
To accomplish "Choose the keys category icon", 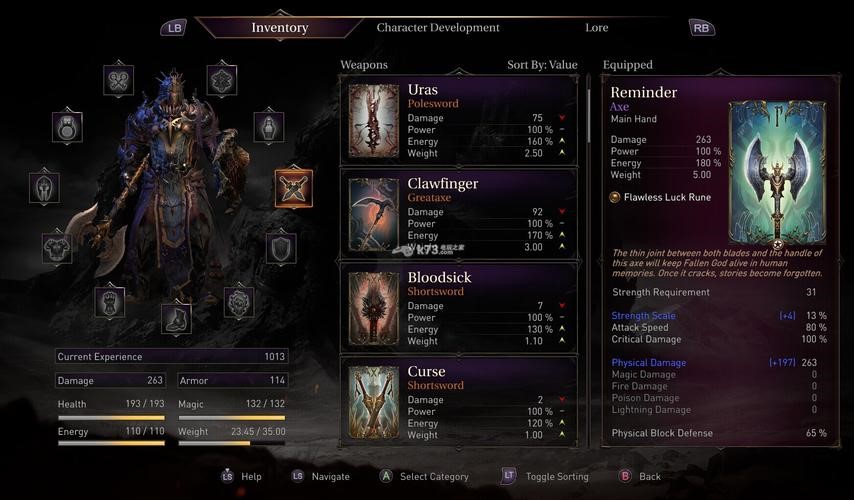I will point(118,80).
